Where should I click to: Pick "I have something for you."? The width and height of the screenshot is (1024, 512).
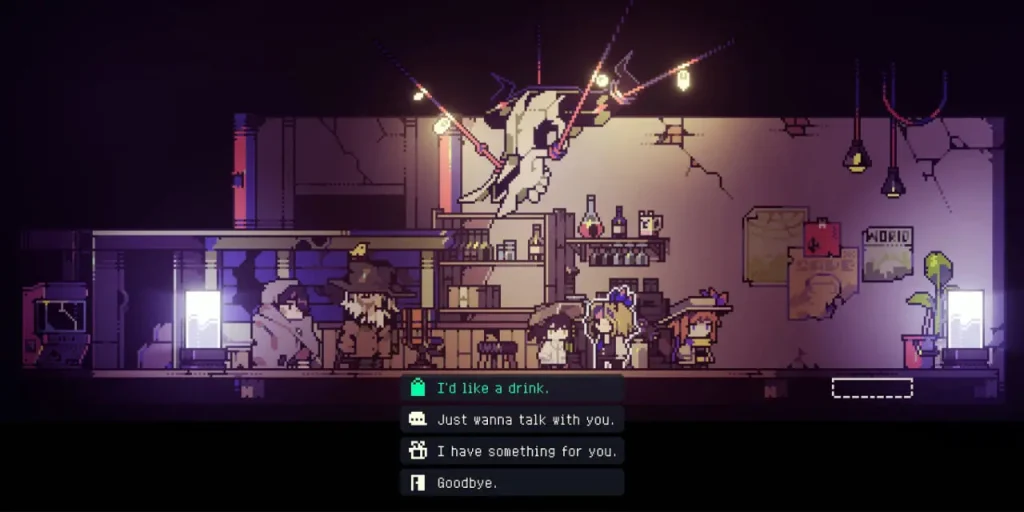click(512, 451)
